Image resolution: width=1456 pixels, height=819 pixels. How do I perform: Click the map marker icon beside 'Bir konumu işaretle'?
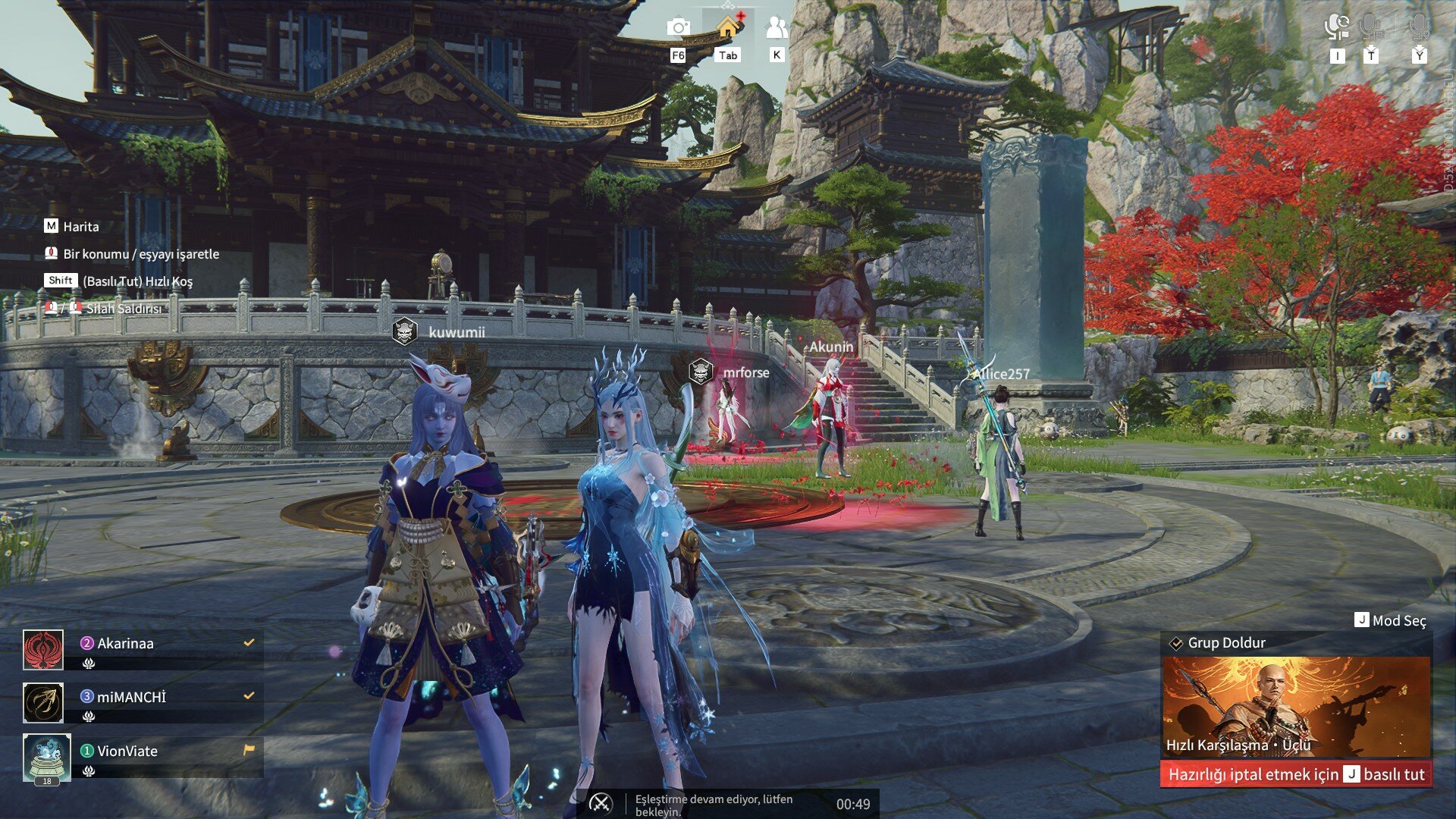[50, 253]
